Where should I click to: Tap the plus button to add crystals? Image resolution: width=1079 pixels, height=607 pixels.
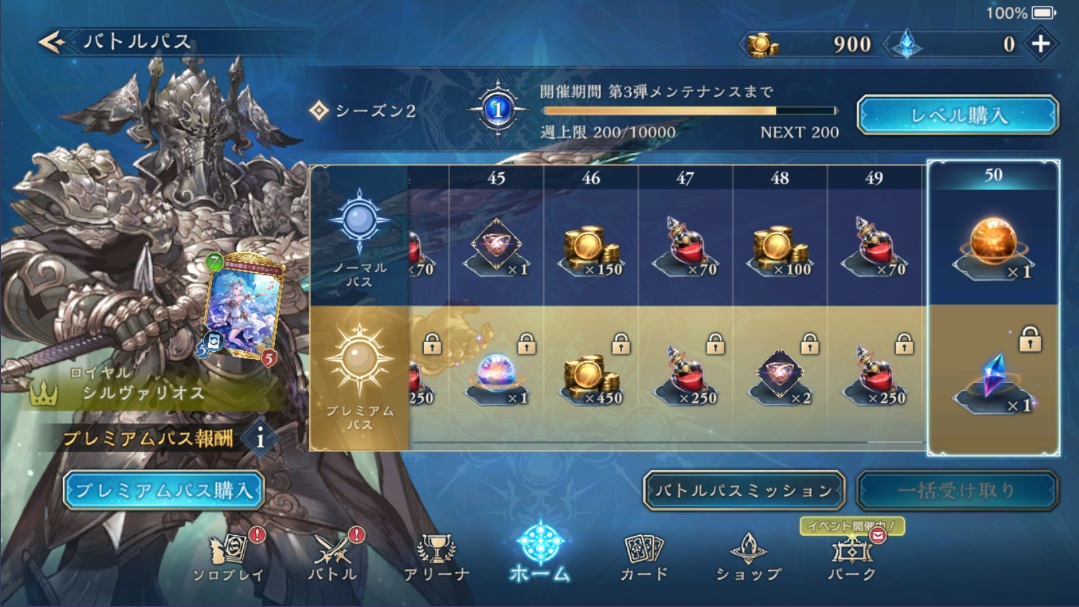[x=1040, y=44]
